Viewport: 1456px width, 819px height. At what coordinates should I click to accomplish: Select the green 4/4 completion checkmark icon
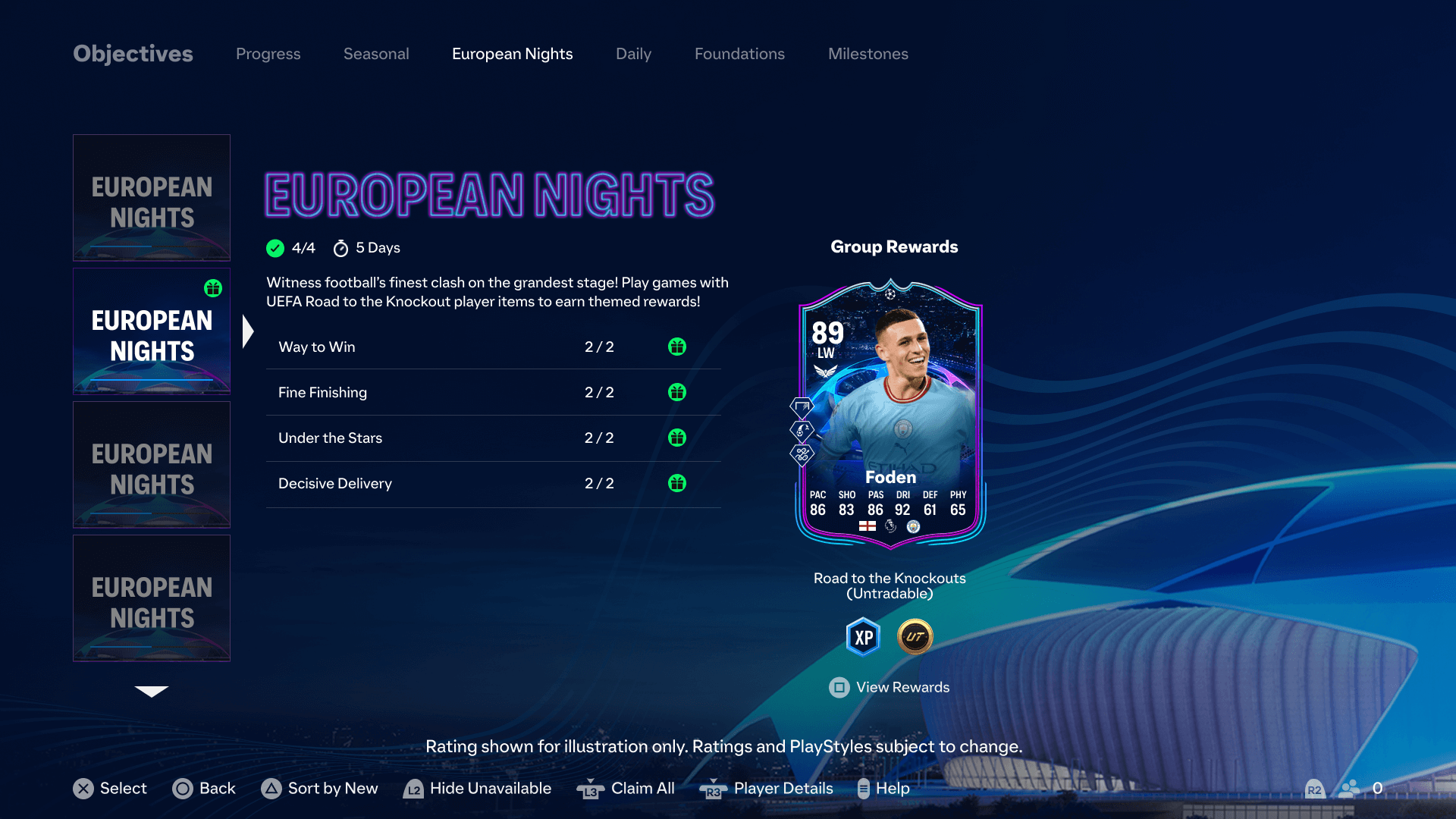275,247
